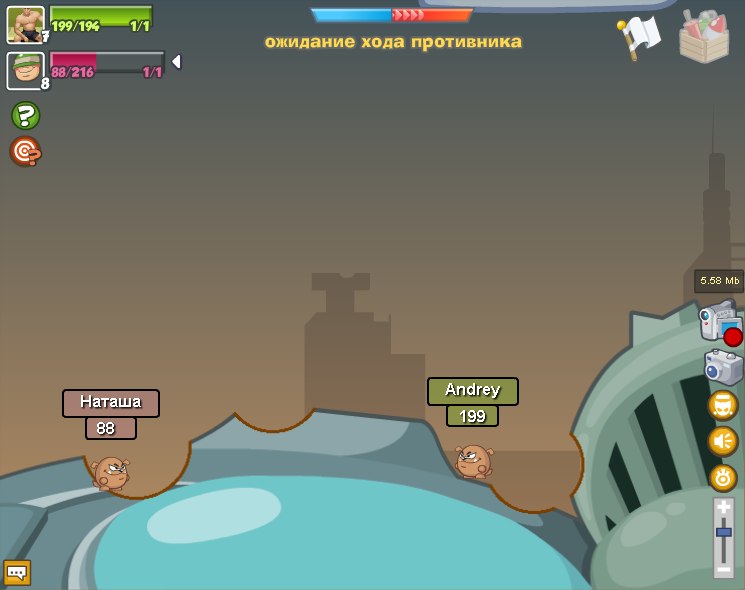The width and height of the screenshot is (745, 590).
Task: Toggle the sound speaker button
Action: (x=723, y=441)
